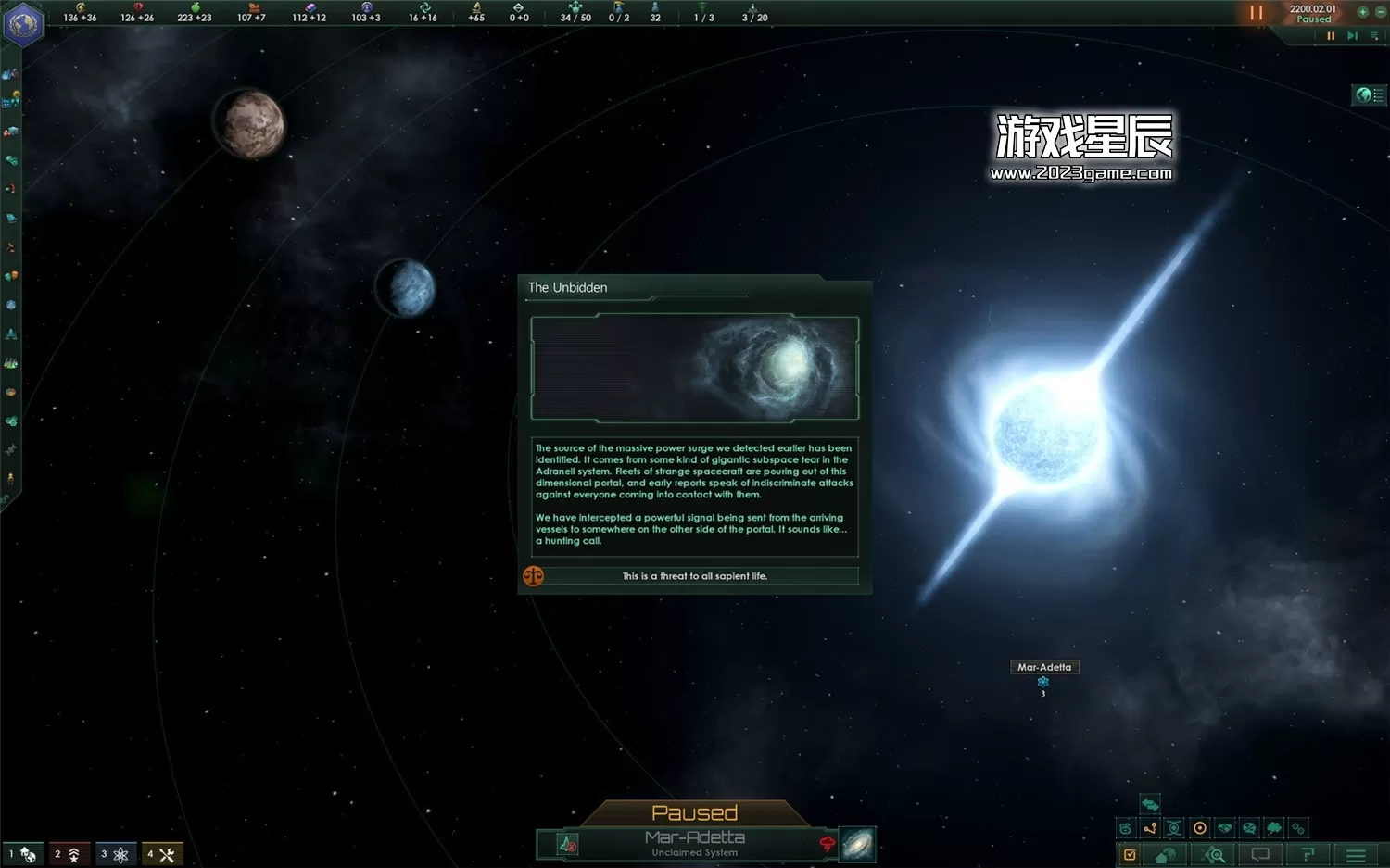The height and width of the screenshot is (868, 1390).
Task: Select tab 2 with the rank chevrons
Action: [69, 854]
